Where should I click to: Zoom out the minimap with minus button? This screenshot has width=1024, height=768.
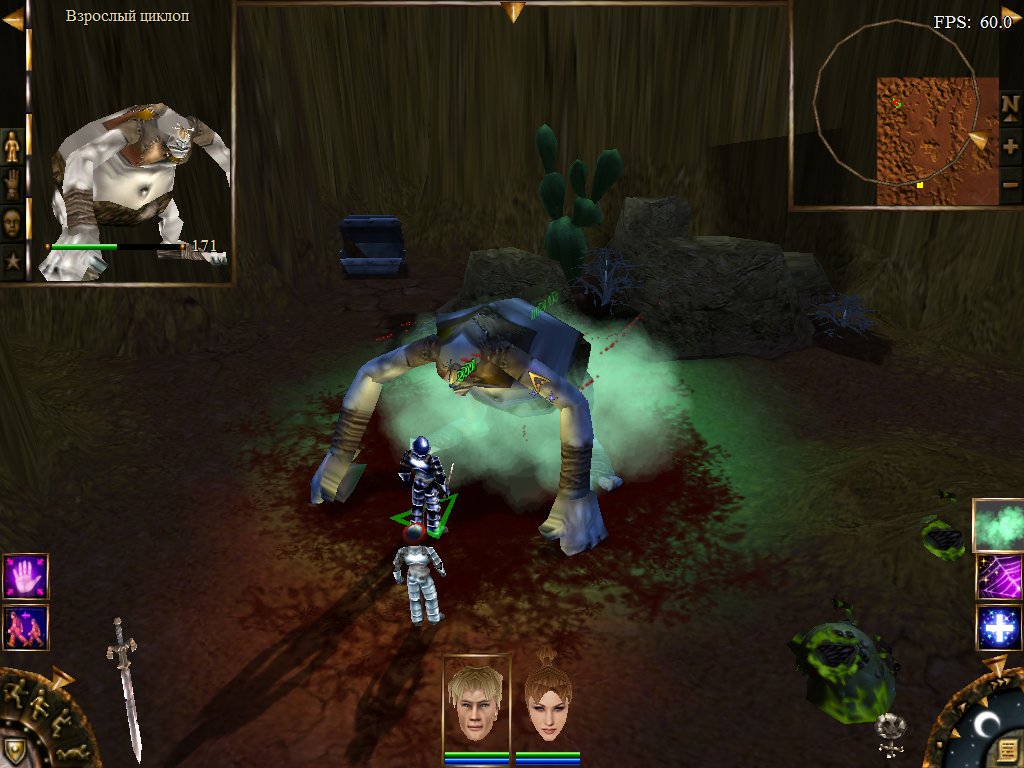(x=1010, y=184)
